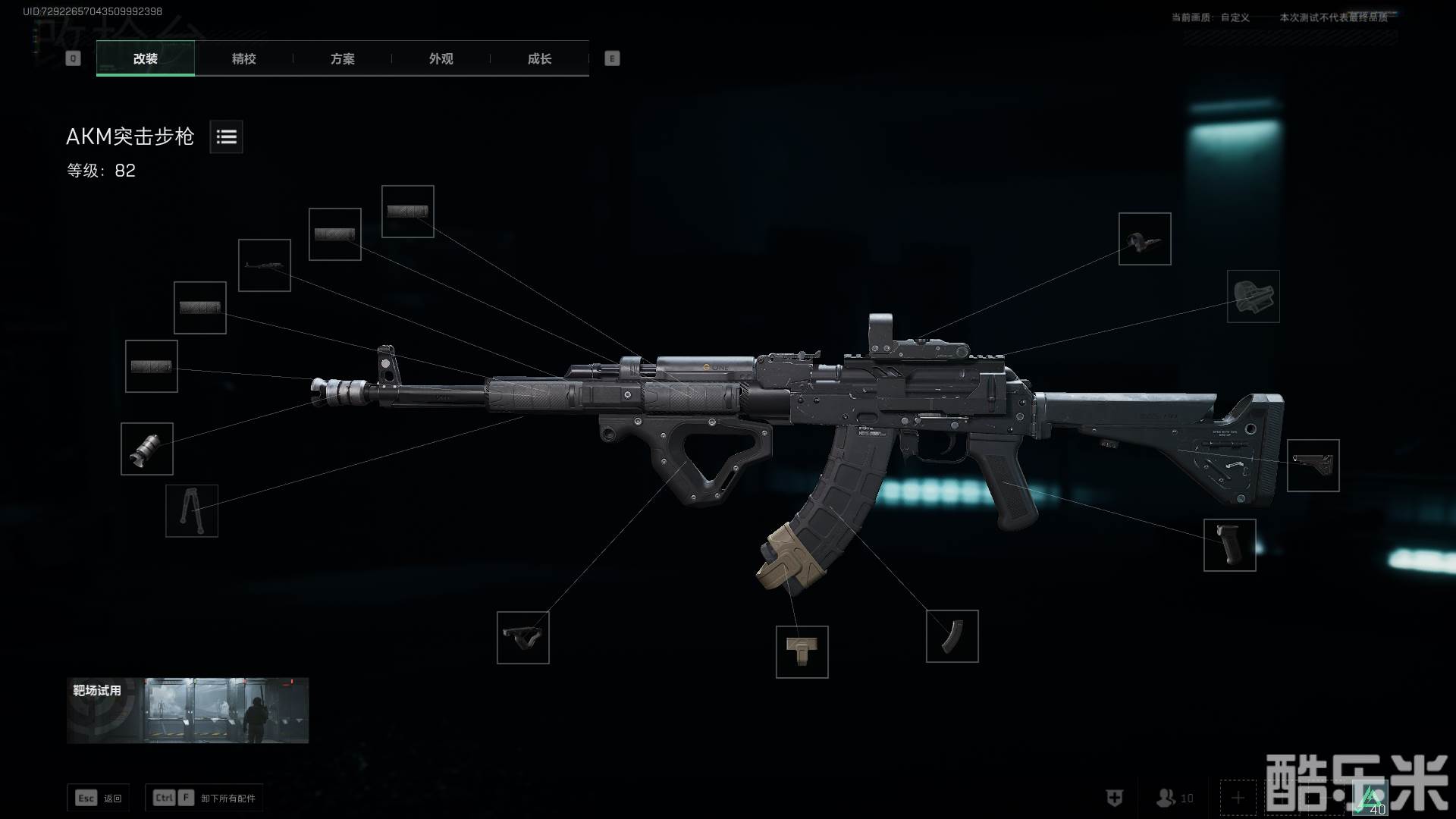
Task: Choose the optic sight attachment slot
Action: pyautogui.click(x=1144, y=239)
